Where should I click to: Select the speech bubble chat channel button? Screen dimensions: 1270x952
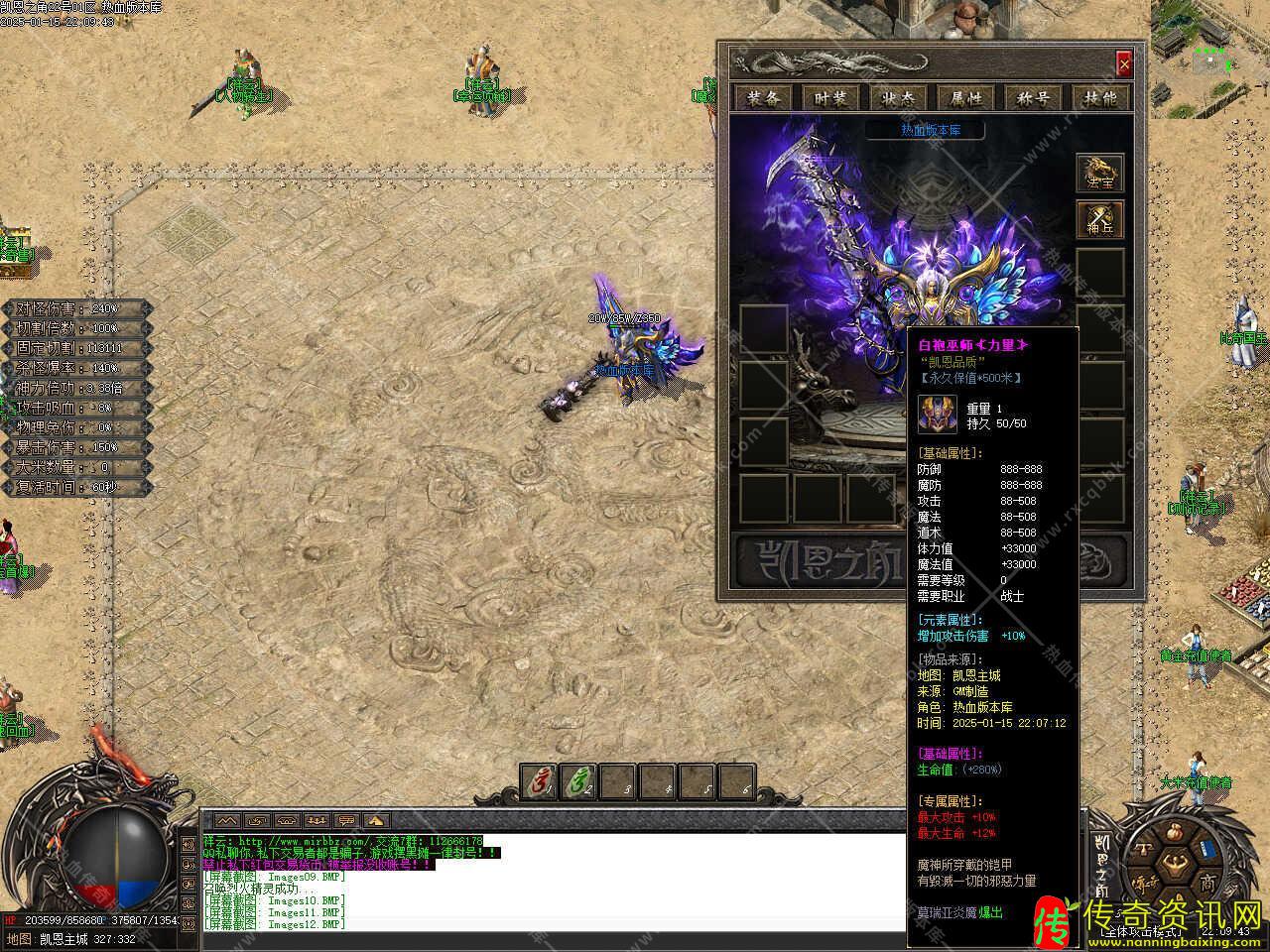coord(346,821)
